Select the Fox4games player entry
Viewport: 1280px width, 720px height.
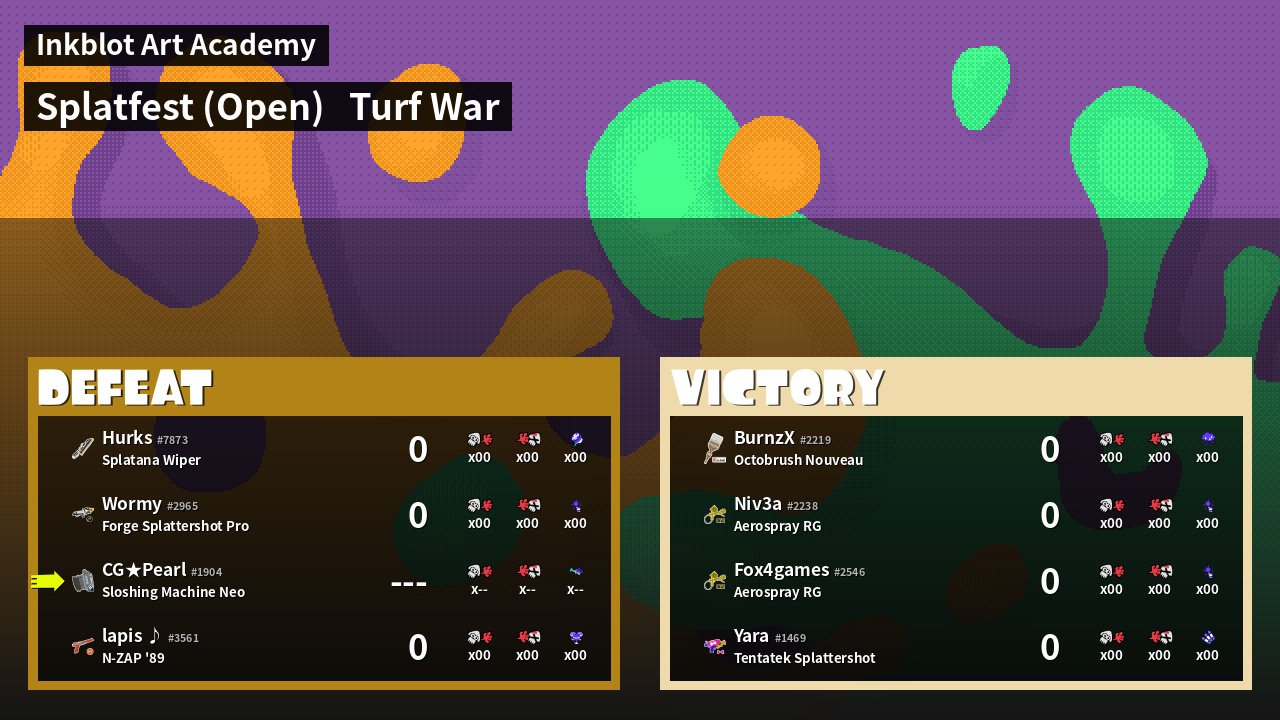(956, 581)
